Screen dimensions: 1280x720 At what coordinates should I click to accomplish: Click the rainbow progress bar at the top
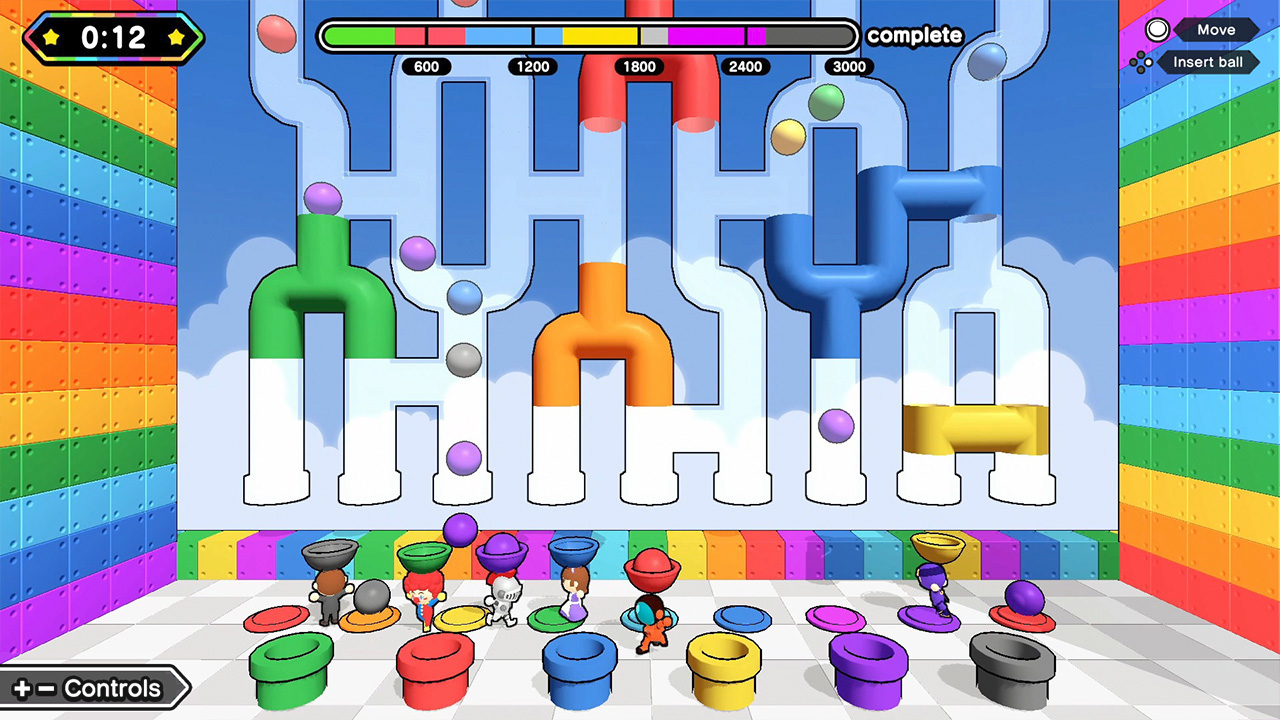[588, 35]
